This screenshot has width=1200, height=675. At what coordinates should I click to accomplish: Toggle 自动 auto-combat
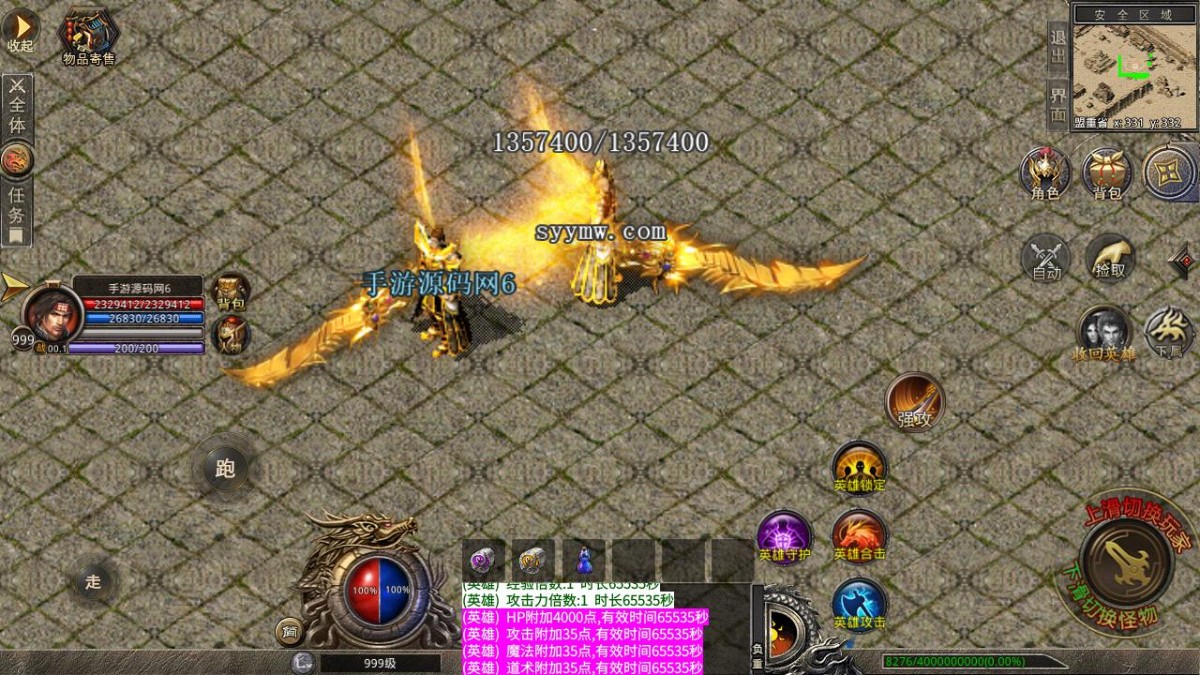pyautogui.click(x=1046, y=259)
